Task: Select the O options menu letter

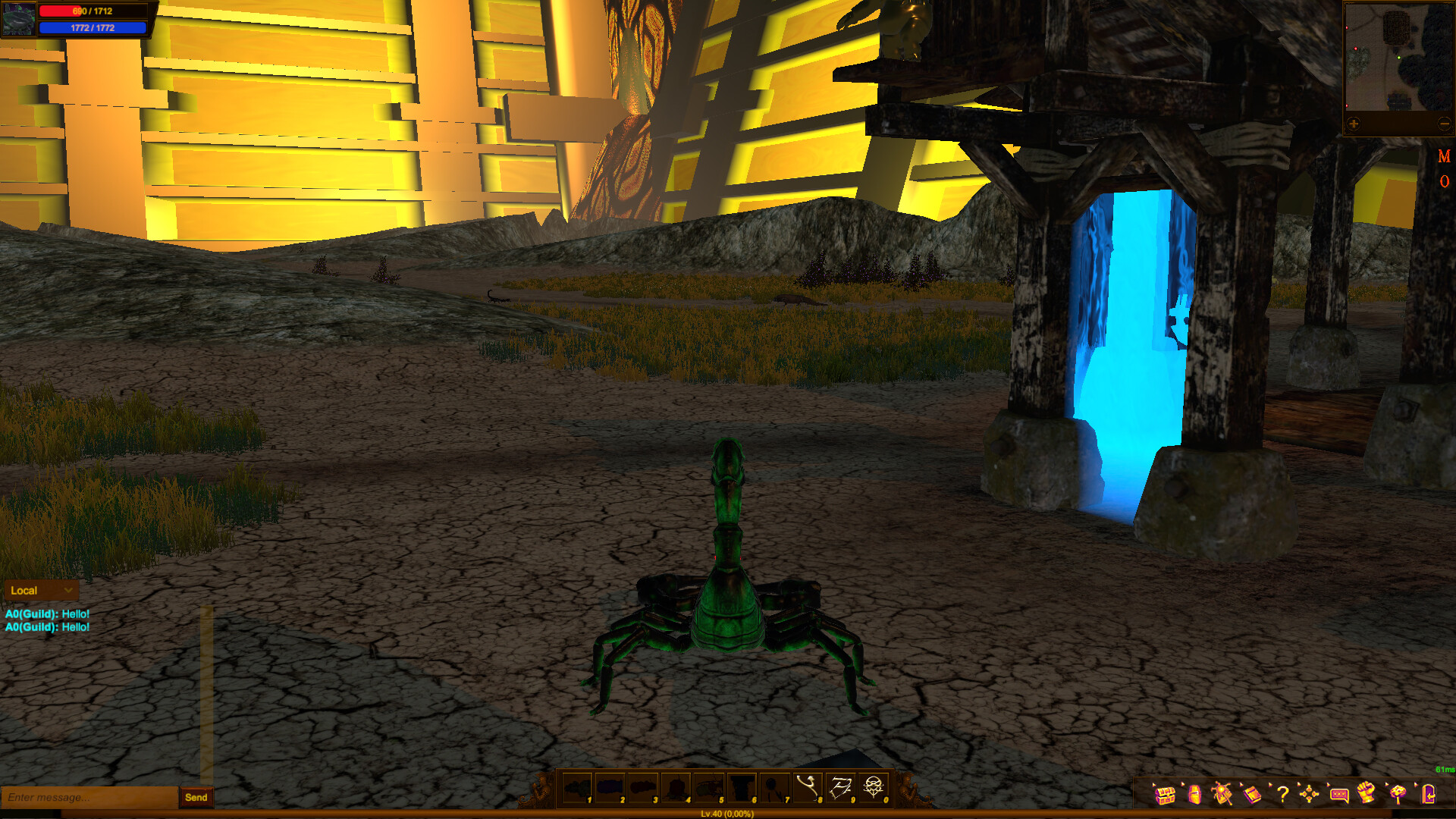Action: [x=1444, y=183]
